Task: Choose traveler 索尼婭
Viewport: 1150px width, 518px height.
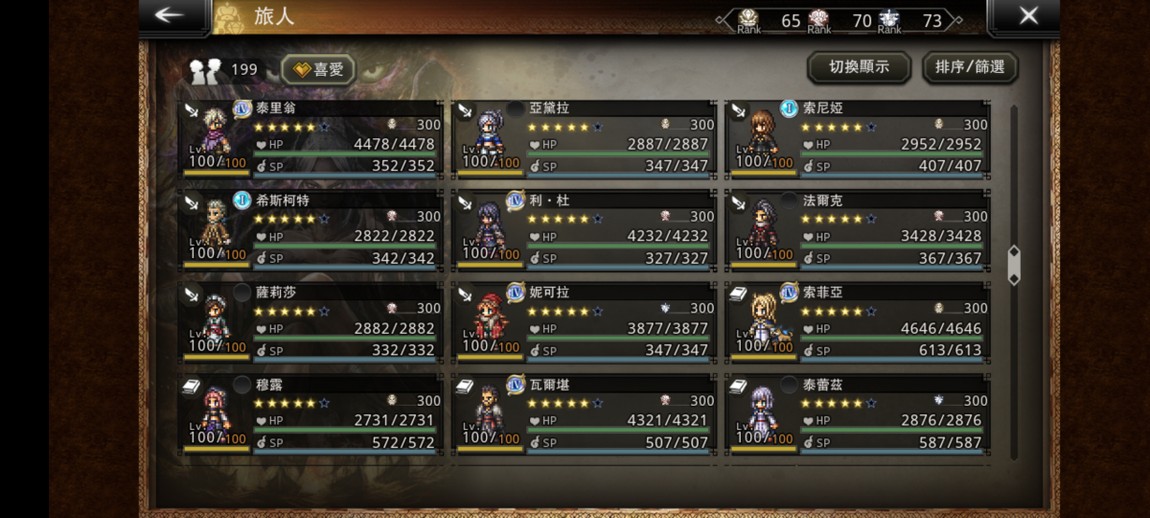Action: pyautogui.click(x=858, y=137)
